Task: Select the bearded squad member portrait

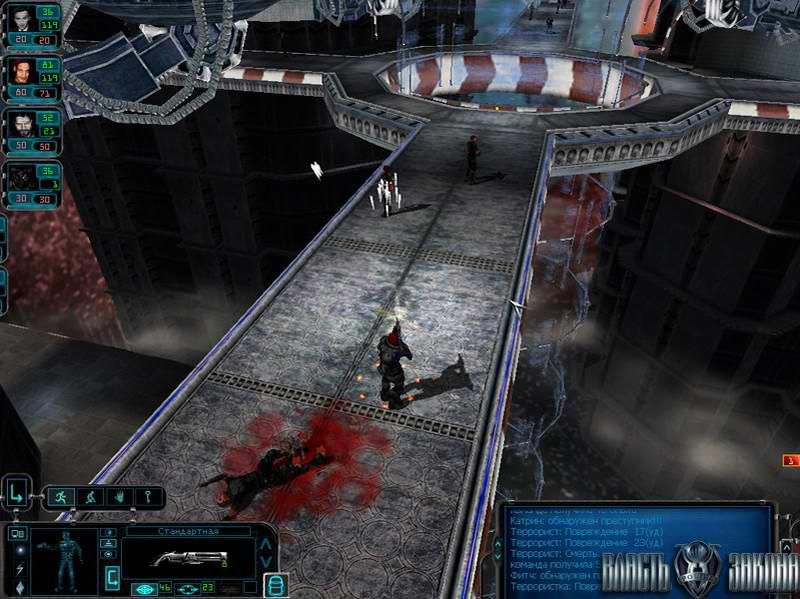Action: tap(21, 124)
